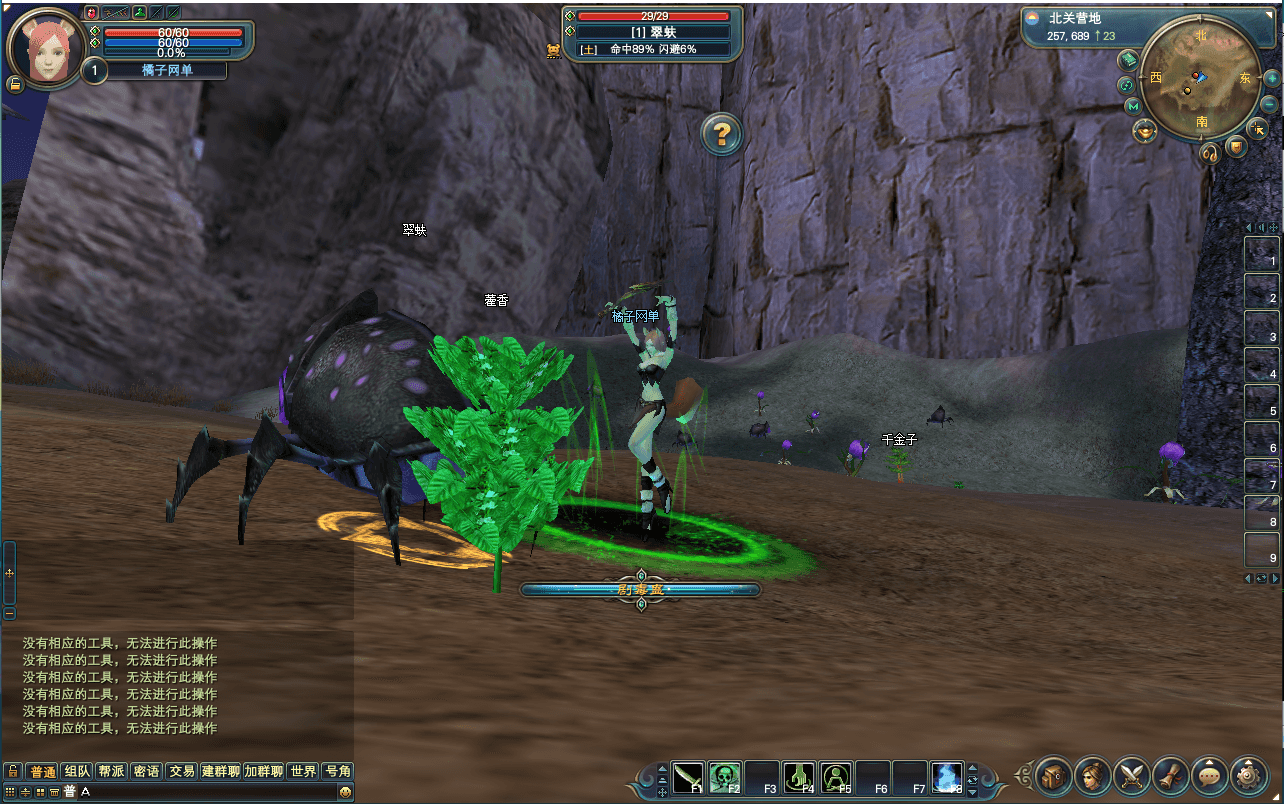Open the backpack inventory
1284x804 pixels.
1053,775
